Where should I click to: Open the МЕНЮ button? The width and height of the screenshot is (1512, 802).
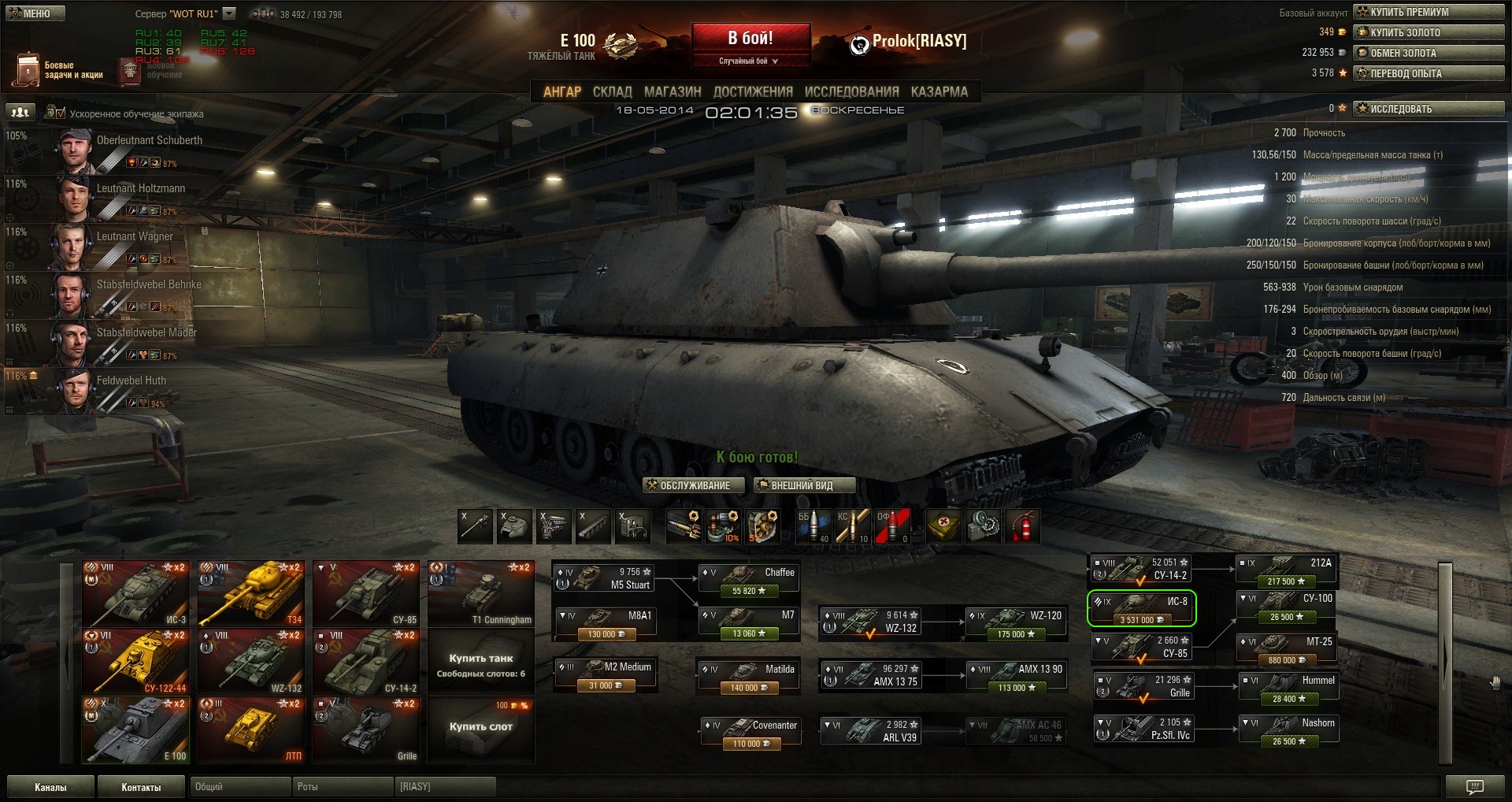[x=35, y=13]
